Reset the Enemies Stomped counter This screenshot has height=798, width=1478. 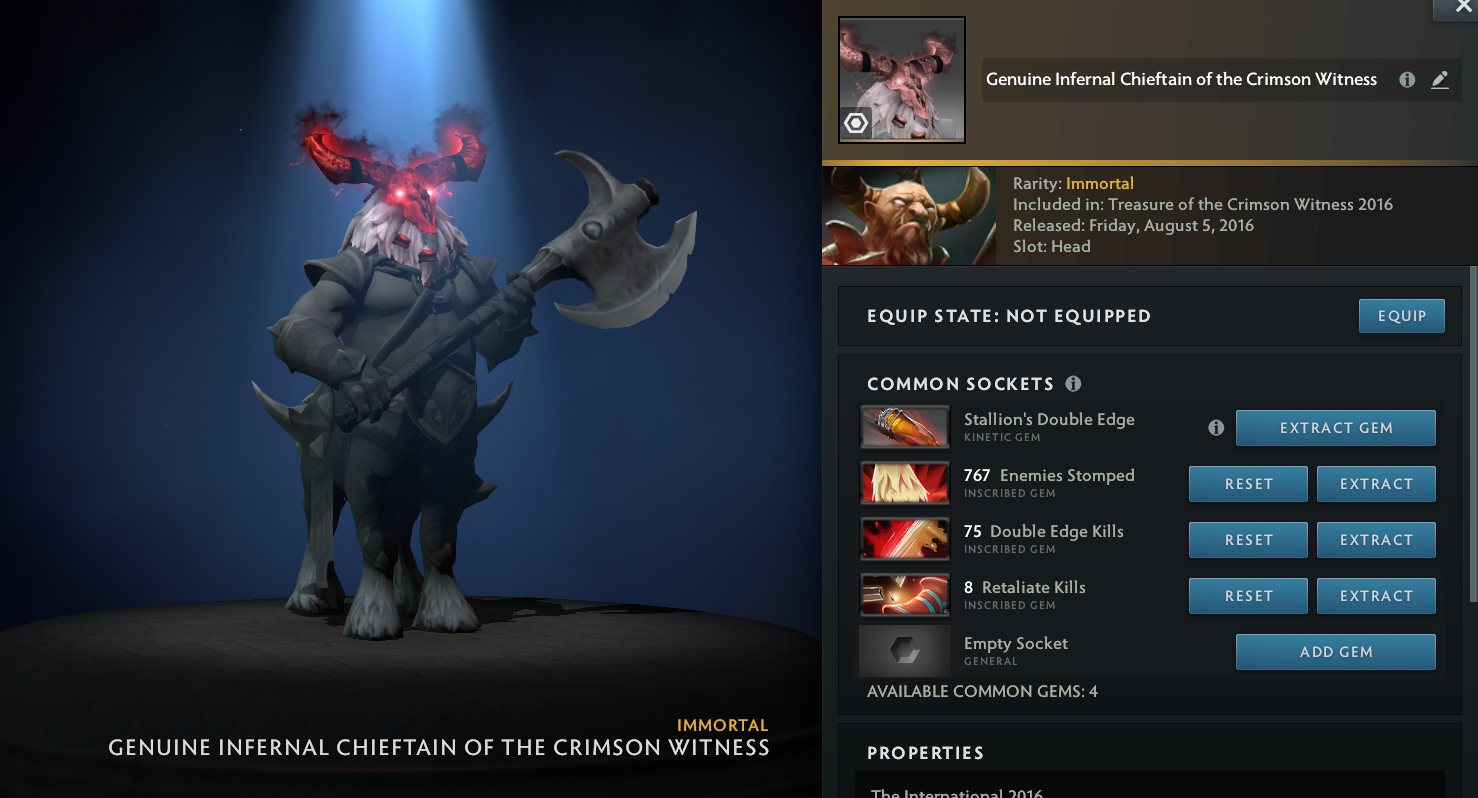(x=1248, y=484)
